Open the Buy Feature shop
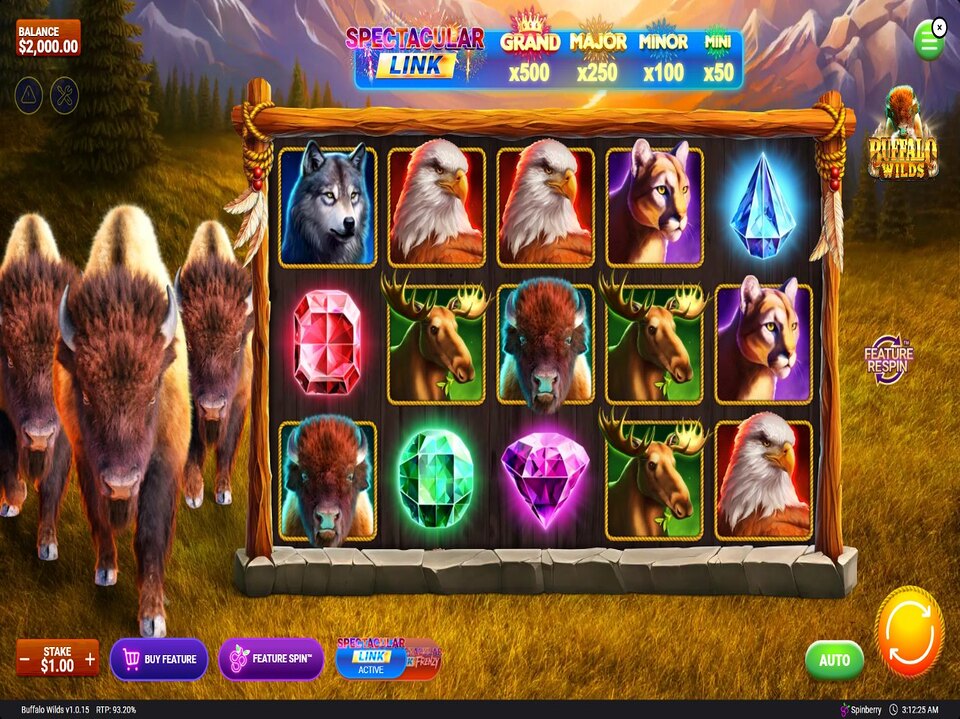Viewport: 960px width, 719px height. (159, 659)
